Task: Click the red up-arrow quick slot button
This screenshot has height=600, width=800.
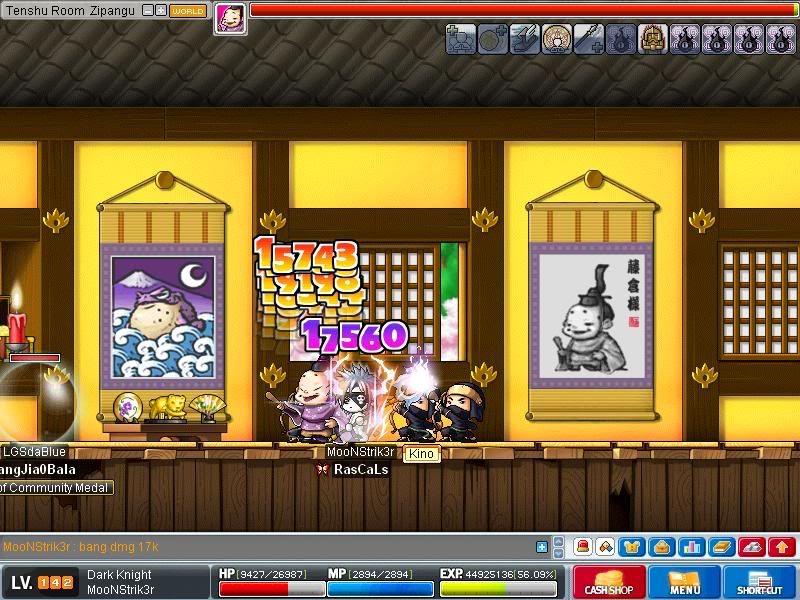Action: pyautogui.click(x=782, y=547)
